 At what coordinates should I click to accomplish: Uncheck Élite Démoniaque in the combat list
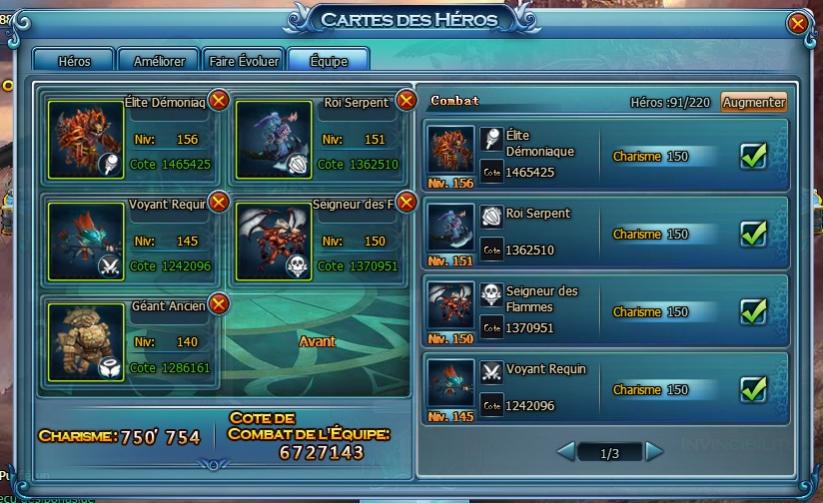753,156
